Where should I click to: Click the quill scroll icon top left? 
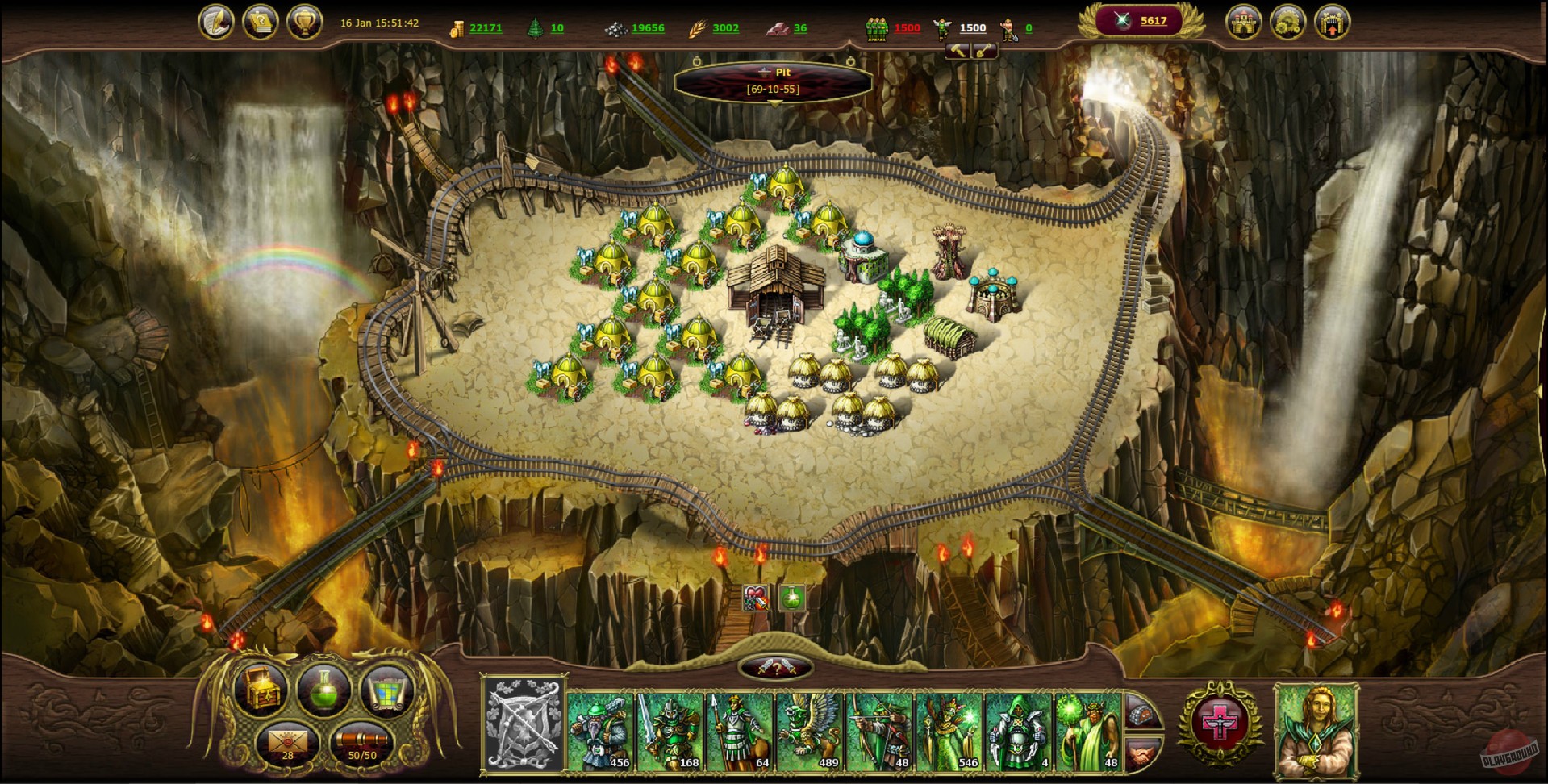216,20
